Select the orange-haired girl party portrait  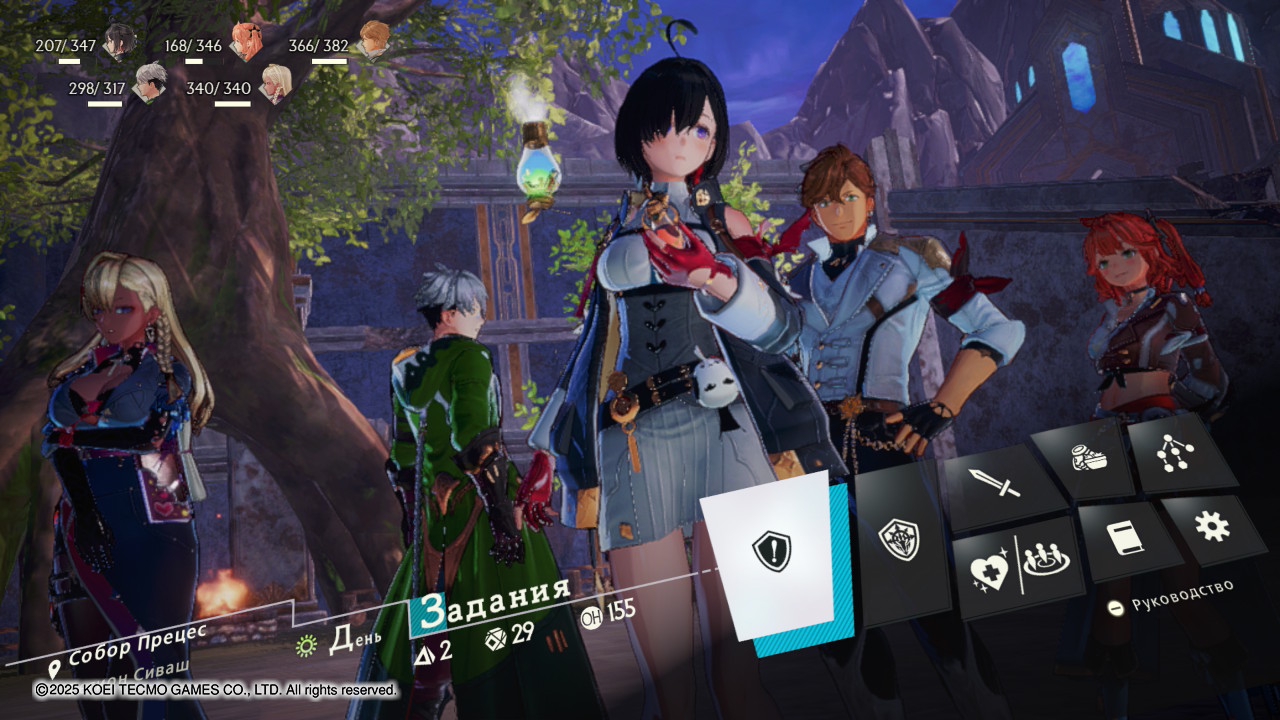[245, 41]
